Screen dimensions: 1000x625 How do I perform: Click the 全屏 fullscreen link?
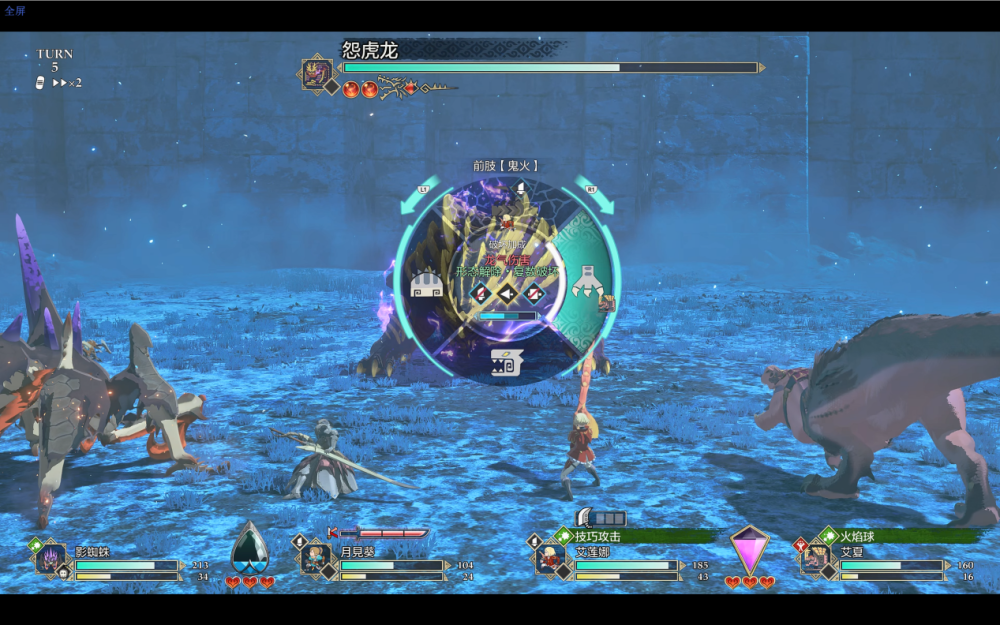(15, 11)
